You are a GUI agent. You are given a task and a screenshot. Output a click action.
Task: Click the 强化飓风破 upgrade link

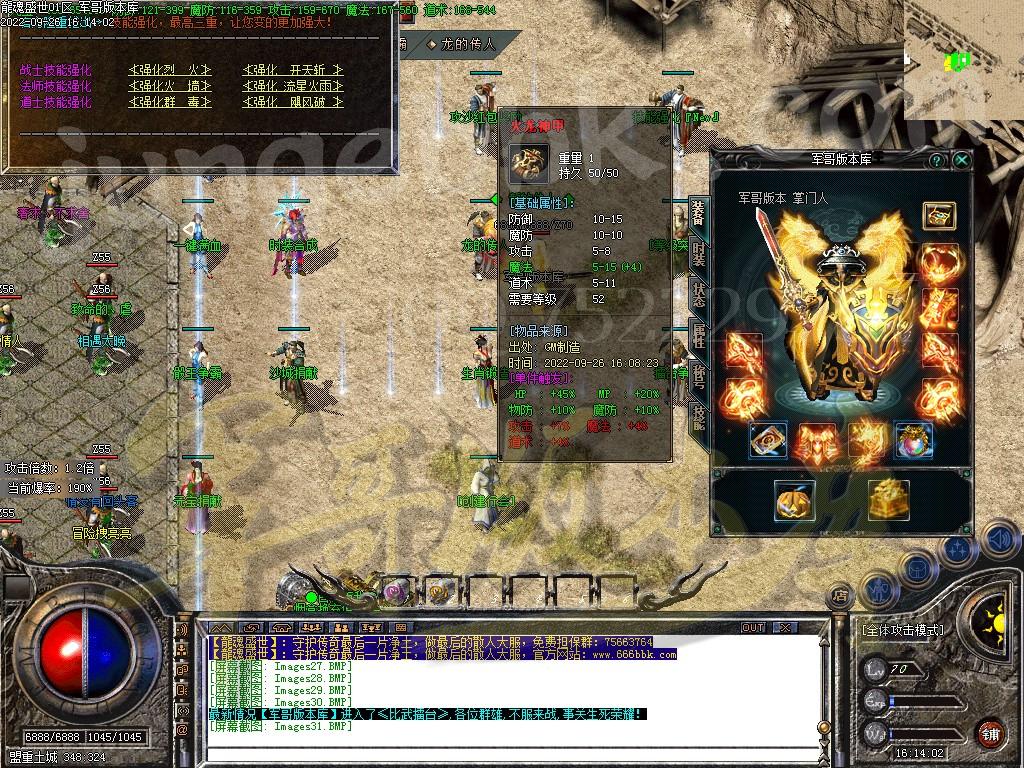(x=293, y=102)
